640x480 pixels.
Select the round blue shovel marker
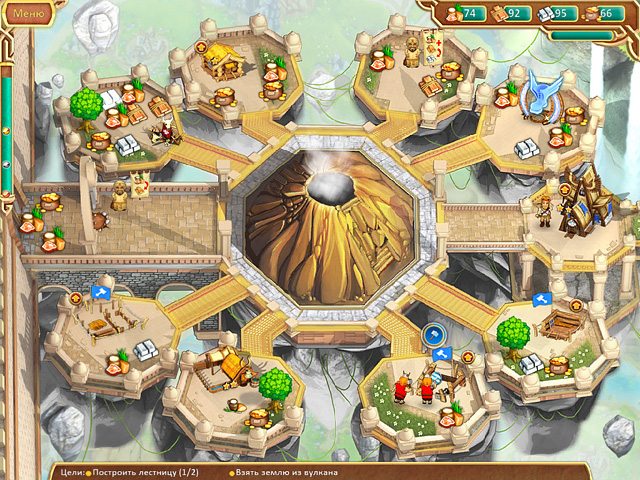point(433,334)
